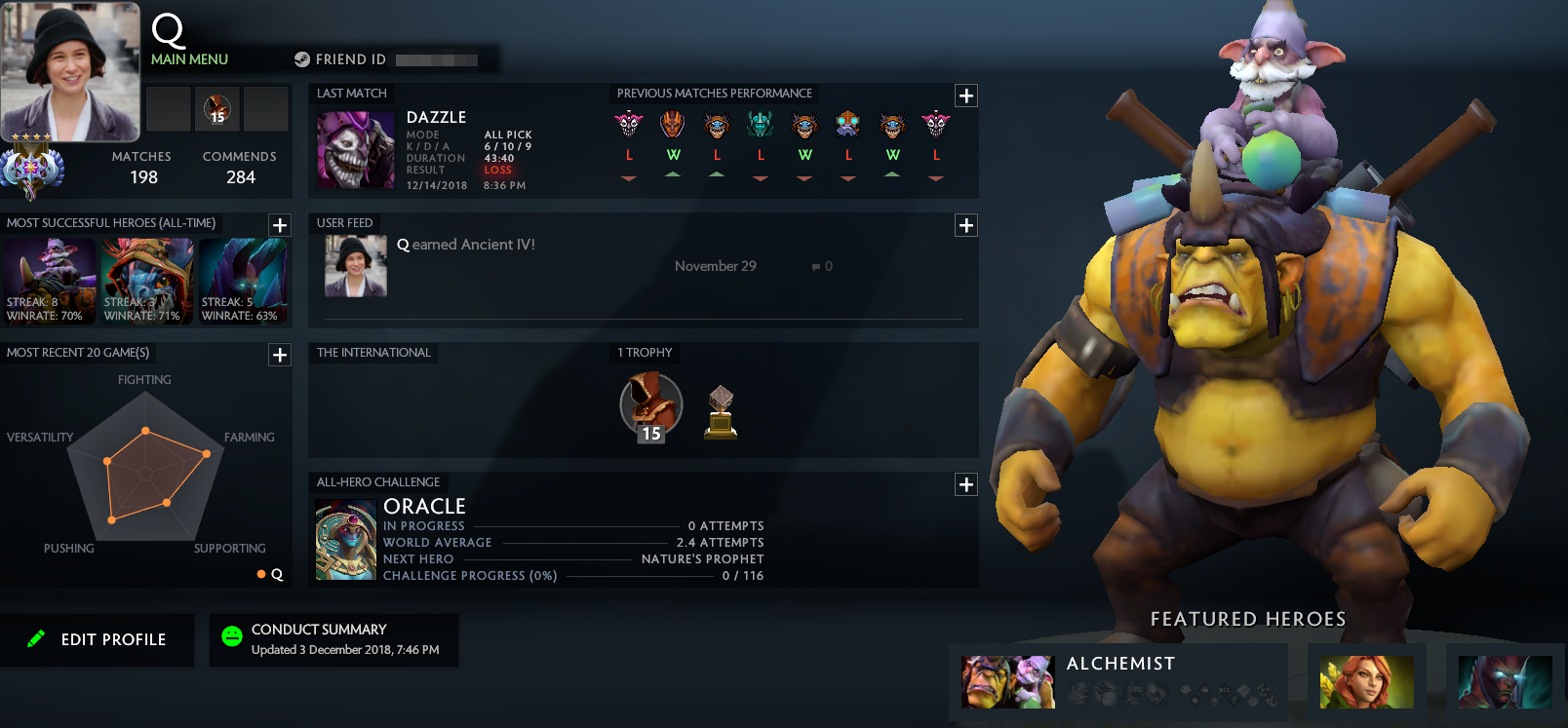The width and height of the screenshot is (1568, 728).
Task: Select the Tinker icon in Previous Matches Performance
Action: click(847, 125)
